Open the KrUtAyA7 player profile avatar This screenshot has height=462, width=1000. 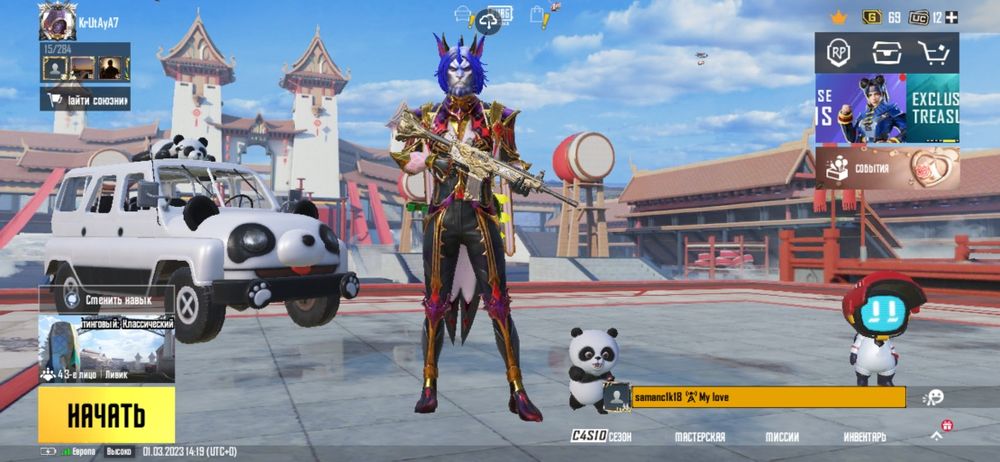56,22
